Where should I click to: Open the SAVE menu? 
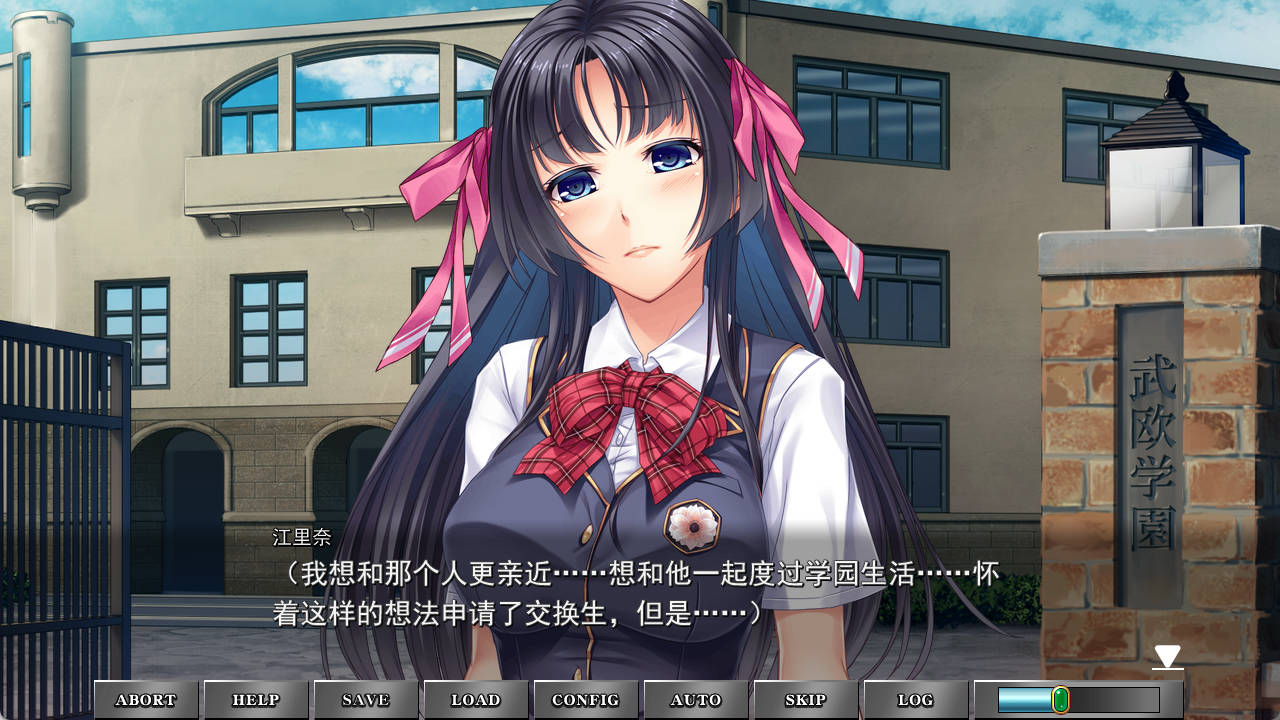coord(366,700)
